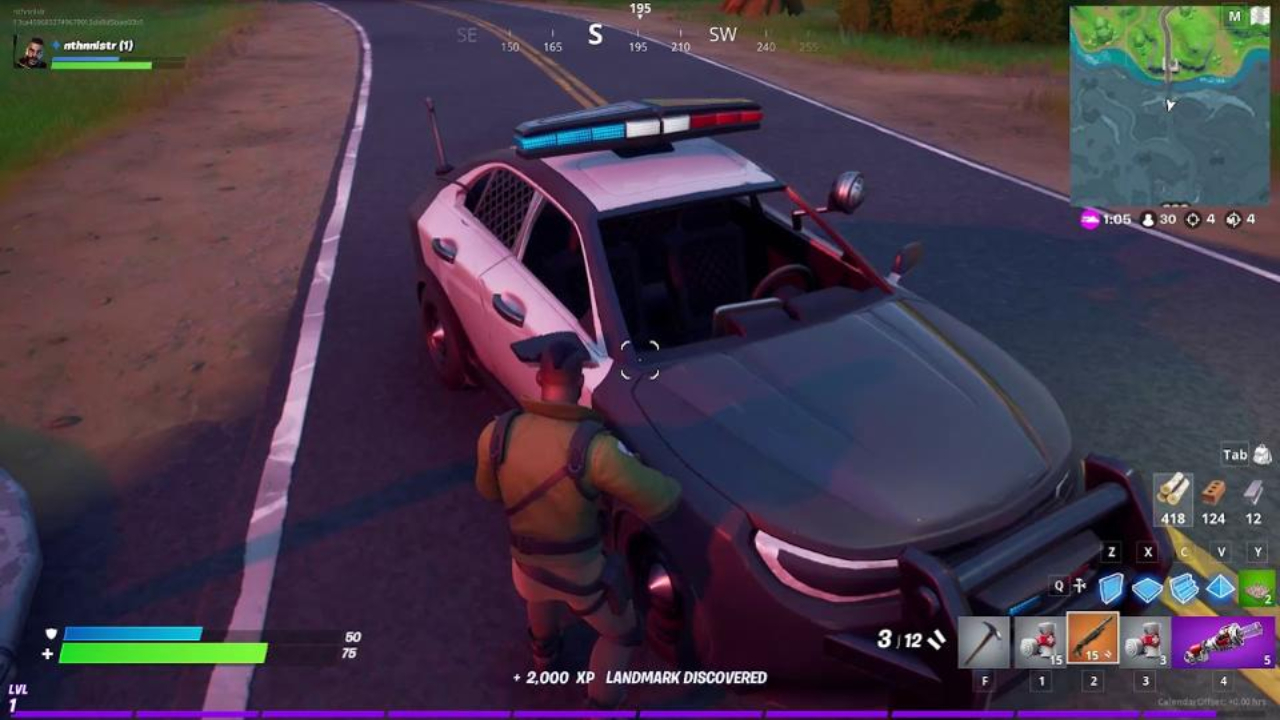The image size is (1280, 720).
Task: Pick the green trap slot
Action: [1257, 588]
